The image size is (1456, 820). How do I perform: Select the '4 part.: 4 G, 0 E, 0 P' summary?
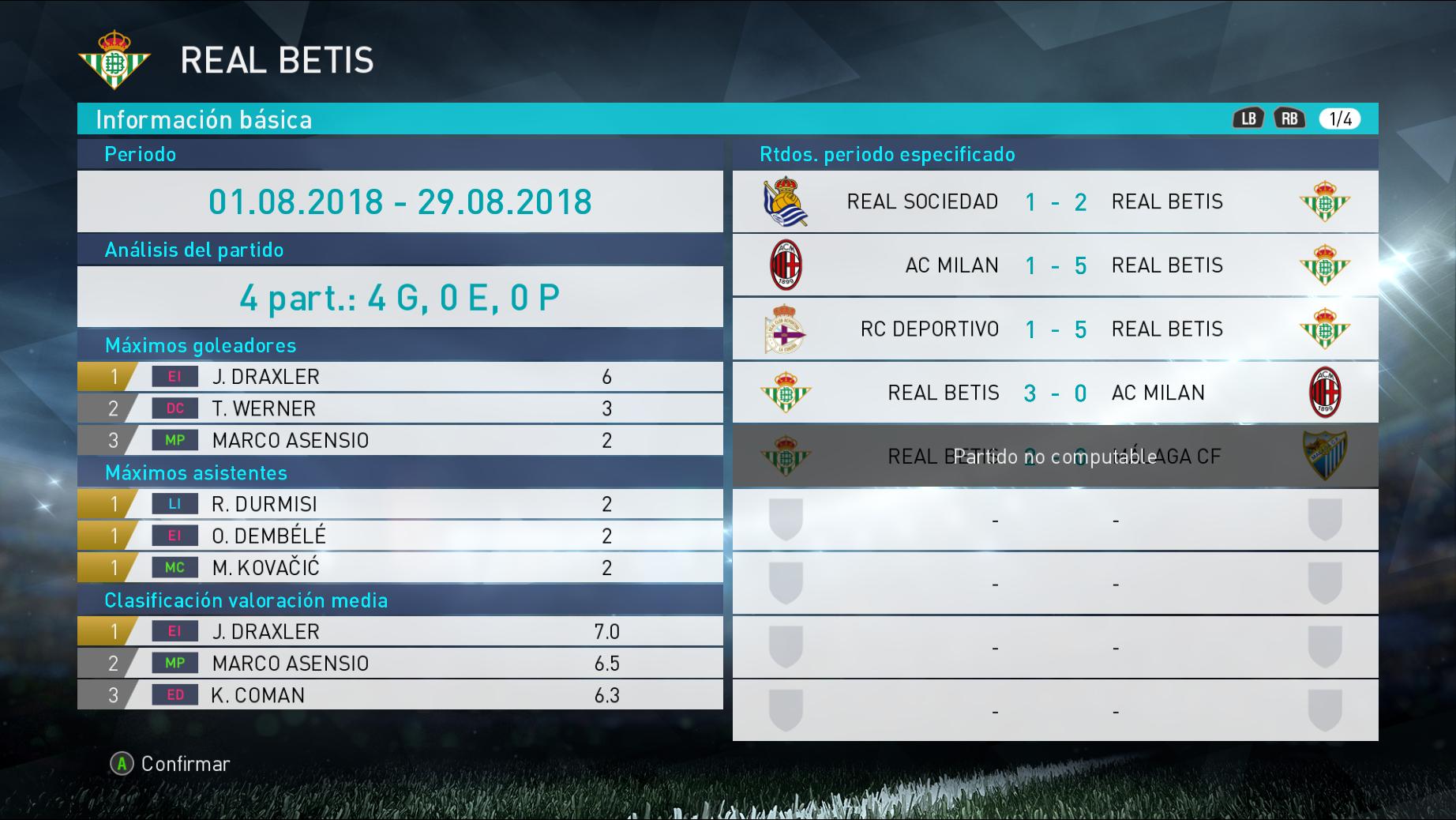click(400, 297)
